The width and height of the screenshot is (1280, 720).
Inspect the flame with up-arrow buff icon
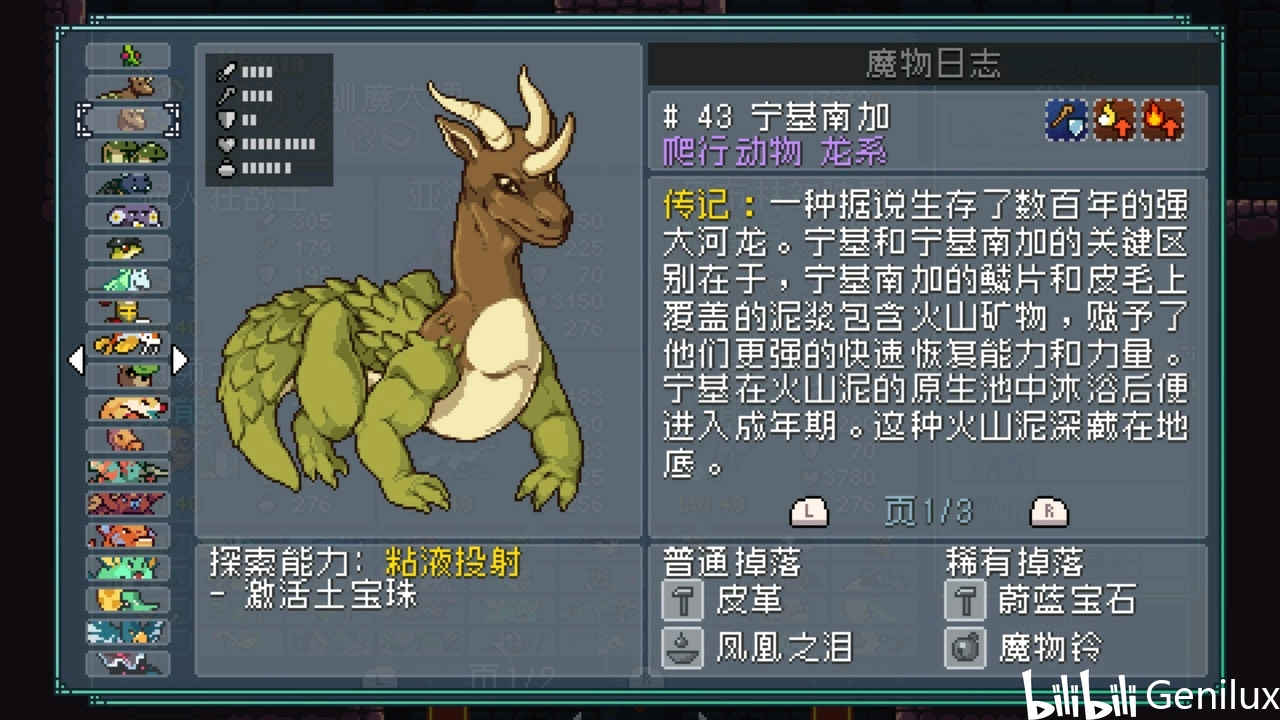pyautogui.click(x=1163, y=120)
